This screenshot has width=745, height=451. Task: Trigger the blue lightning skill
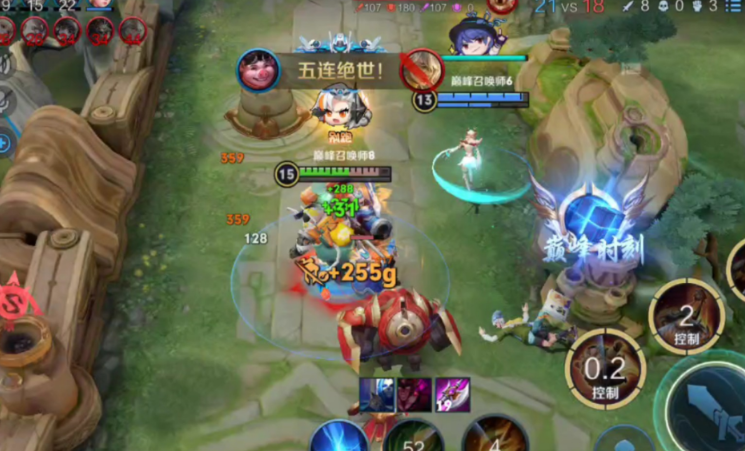tap(338, 439)
